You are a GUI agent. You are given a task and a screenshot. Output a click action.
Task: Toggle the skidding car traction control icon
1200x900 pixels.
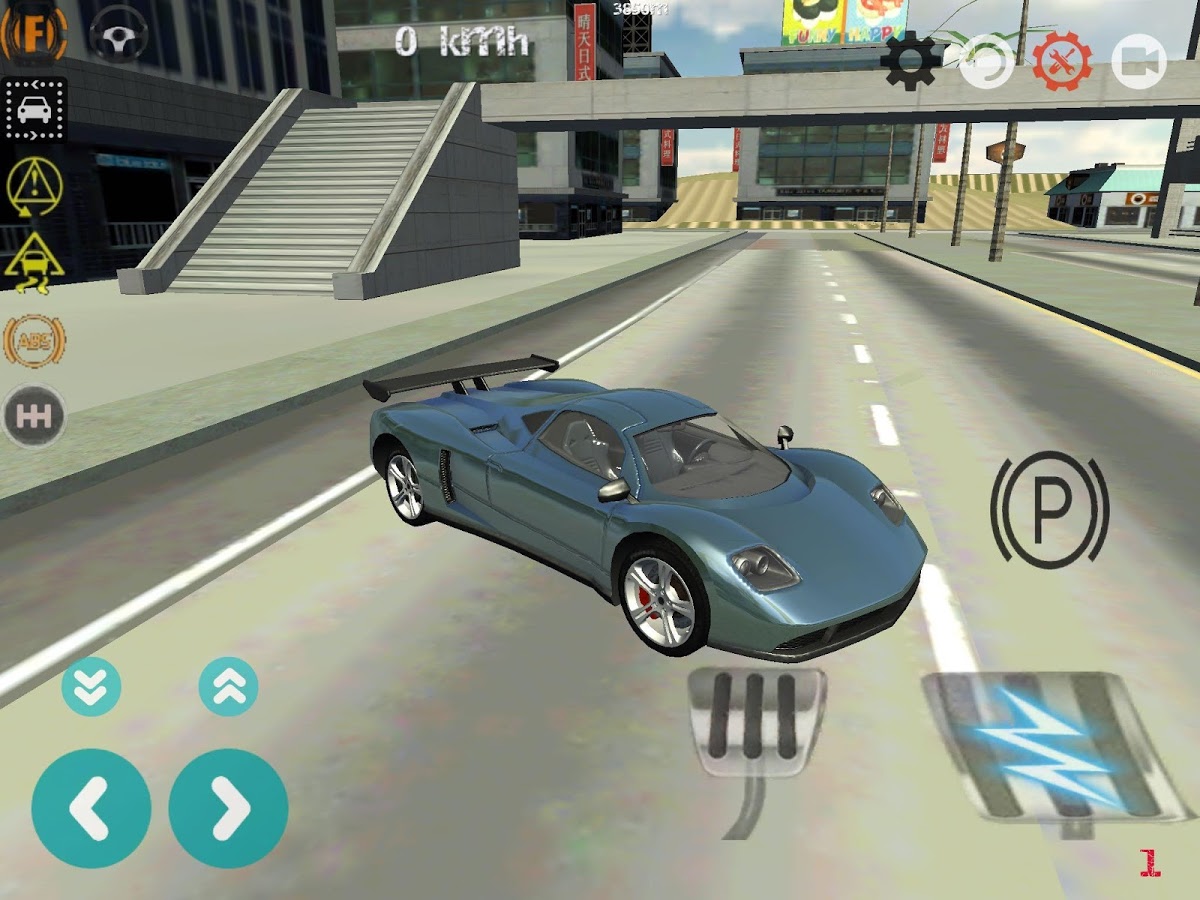[x=34, y=260]
